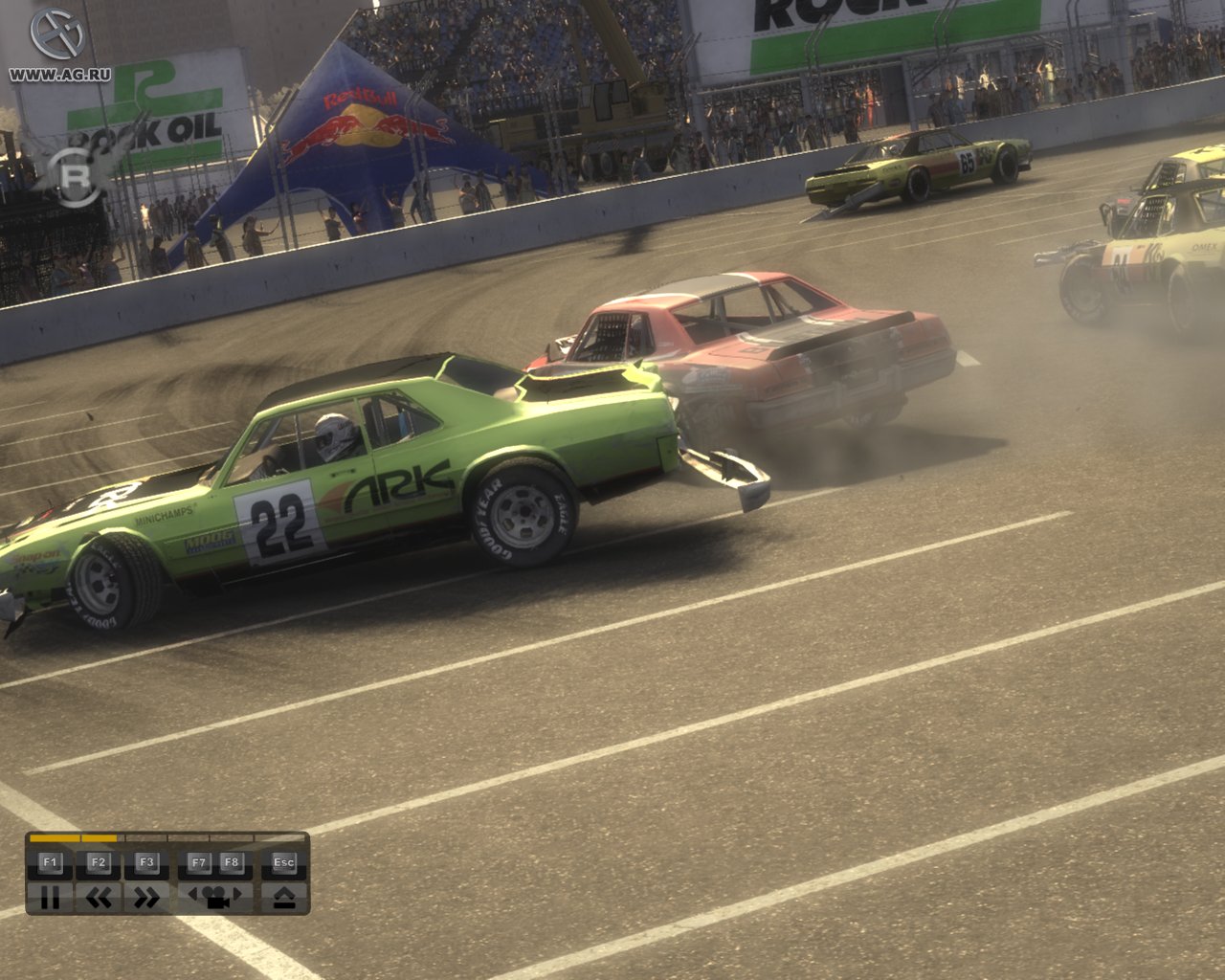Select the previous camera arrow beside the camera icon
The height and width of the screenshot is (980, 1225).
pos(194,893)
